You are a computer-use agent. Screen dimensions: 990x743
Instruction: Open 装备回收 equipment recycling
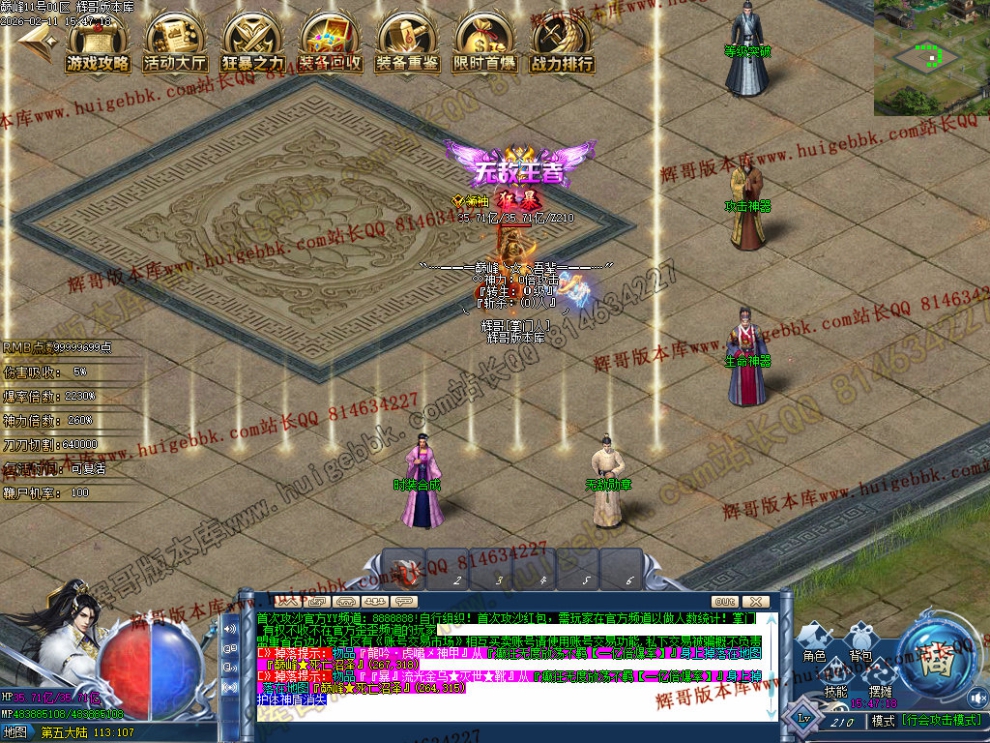pos(330,45)
